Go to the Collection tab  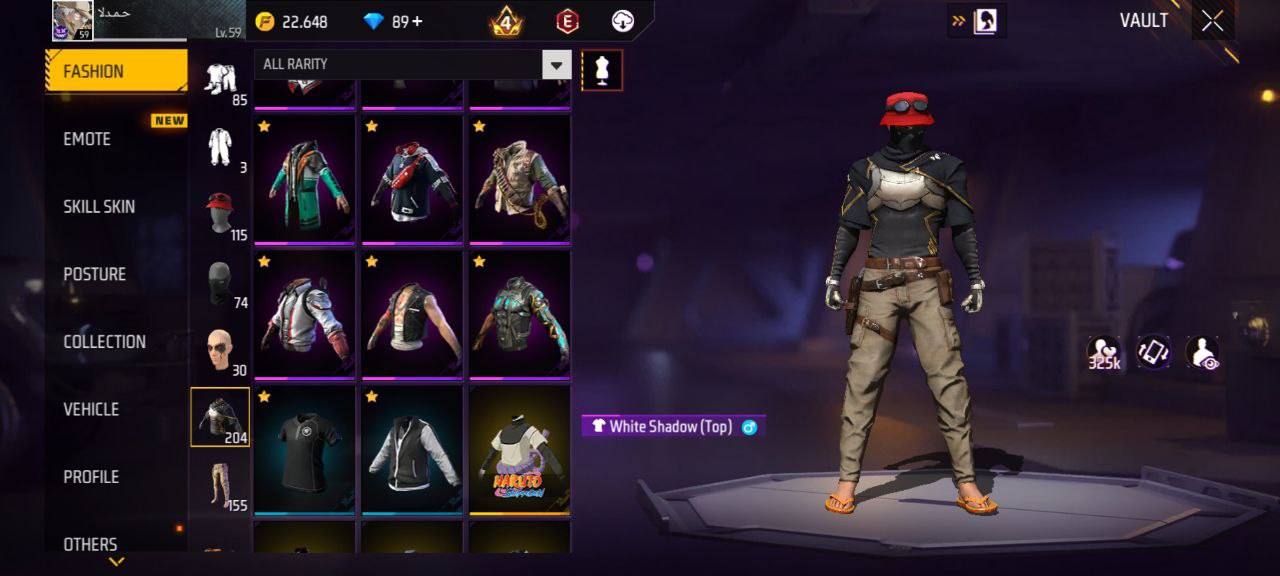pos(104,342)
